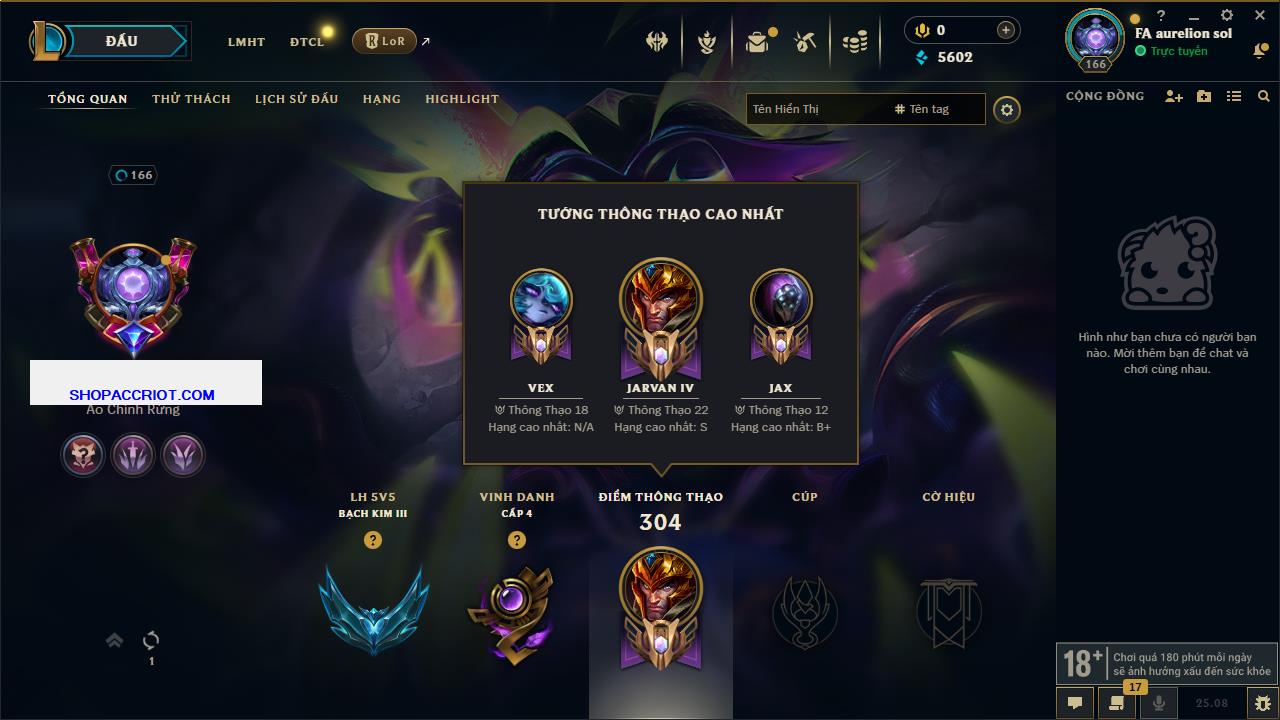Click the Vex mastery champion icon
This screenshot has height=720, width=1280.
pyautogui.click(x=541, y=302)
